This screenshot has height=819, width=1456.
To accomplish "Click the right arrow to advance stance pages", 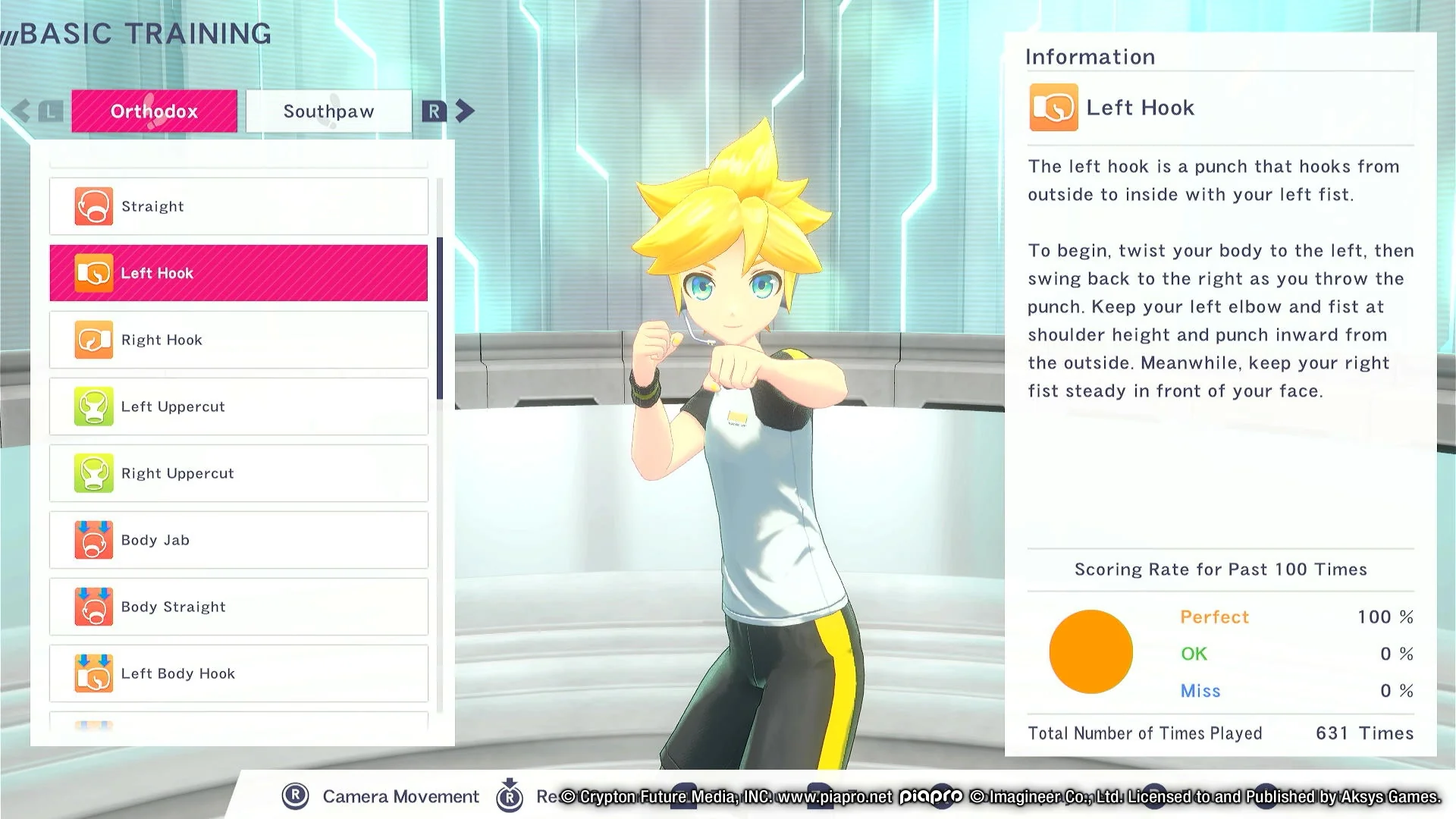I will (464, 110).
